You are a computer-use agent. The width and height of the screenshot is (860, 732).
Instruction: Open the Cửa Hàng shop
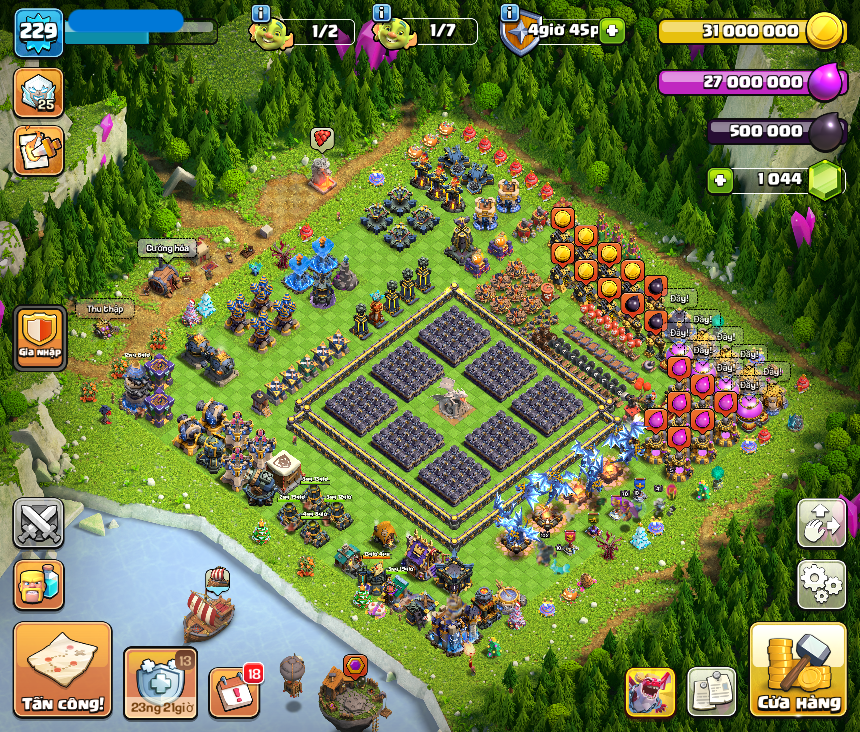(798, 669)
